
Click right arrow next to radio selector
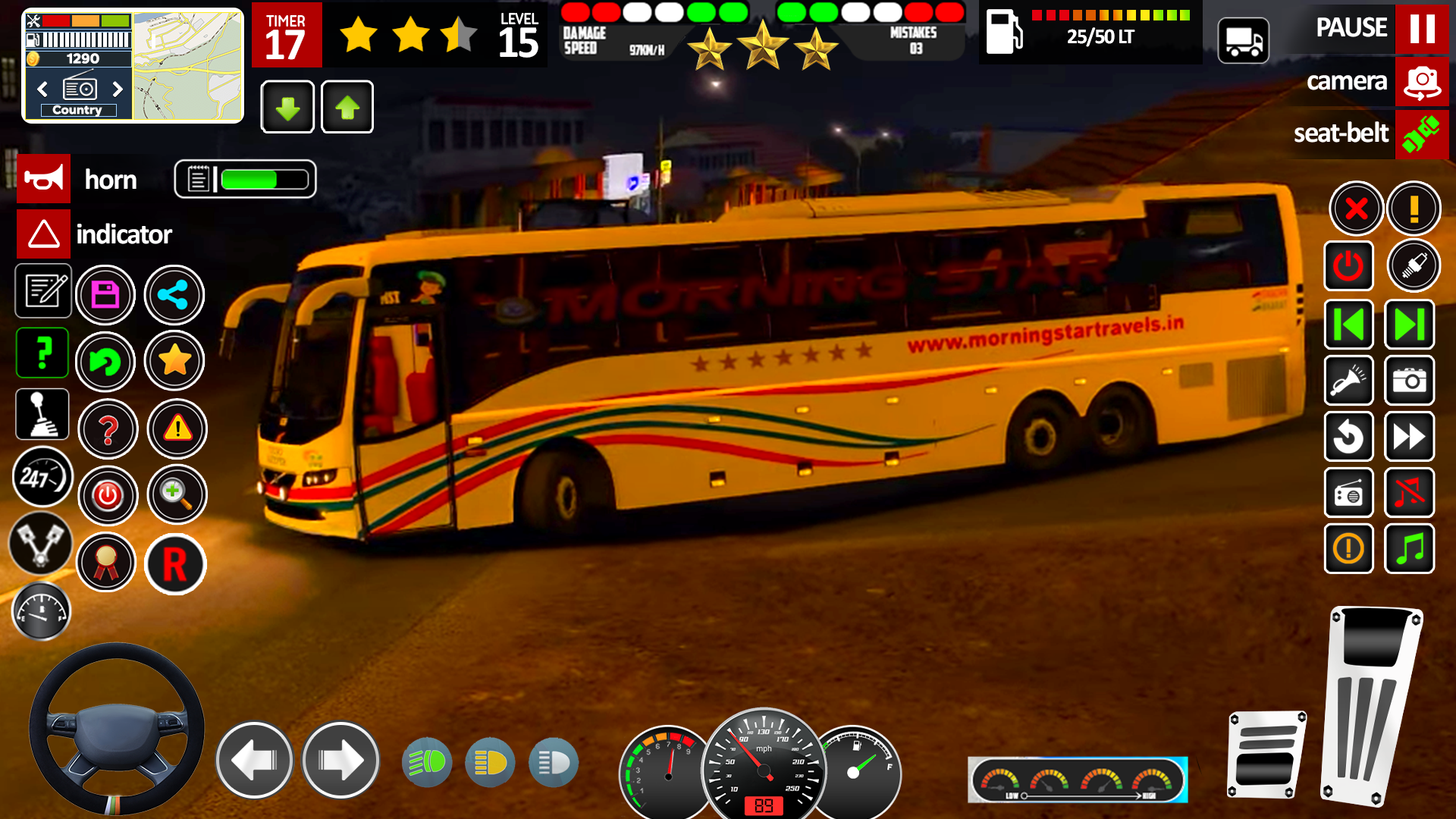pyautogui.click(x=118, y=89)
